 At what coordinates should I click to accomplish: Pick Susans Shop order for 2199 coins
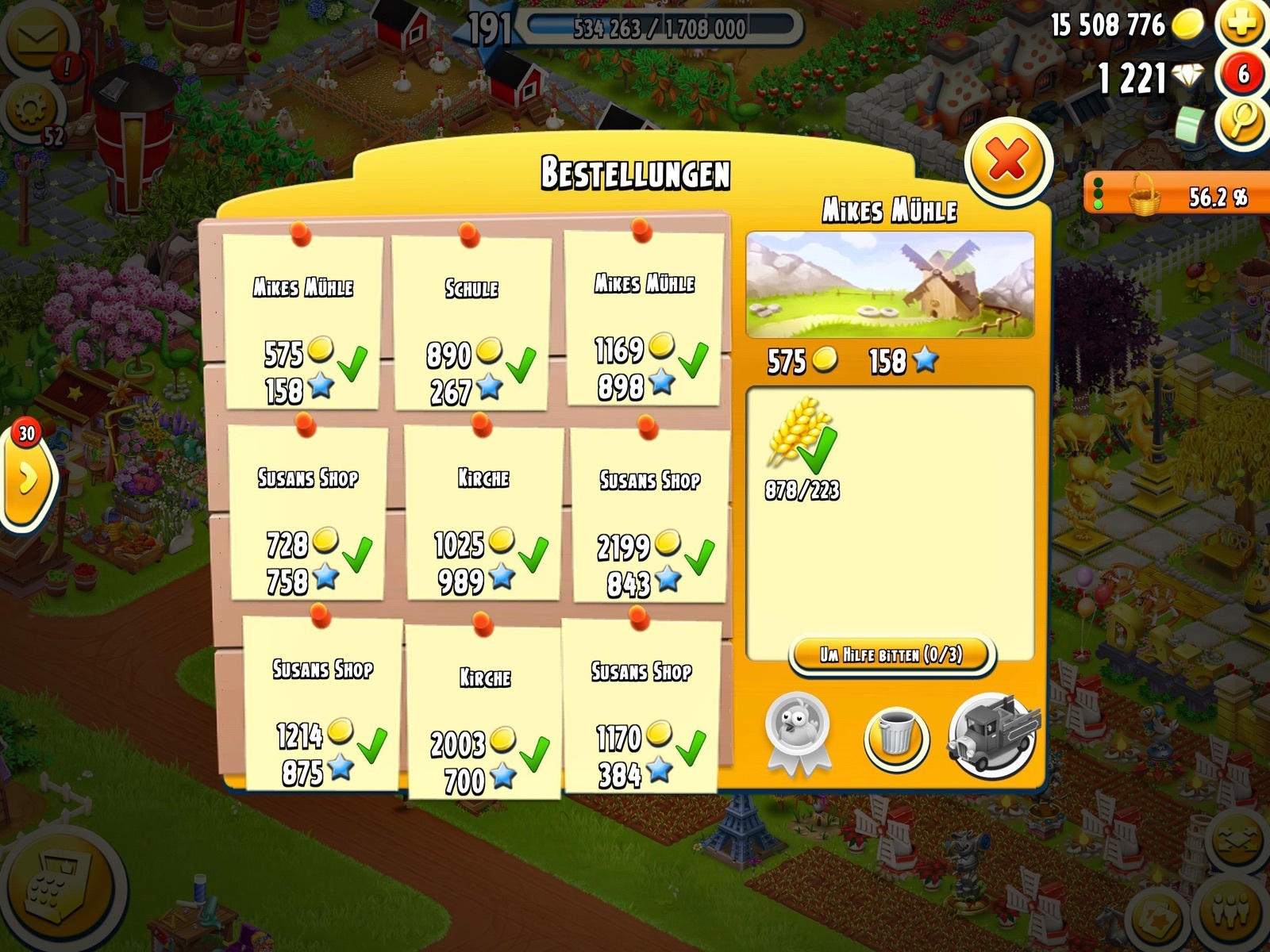649,516
